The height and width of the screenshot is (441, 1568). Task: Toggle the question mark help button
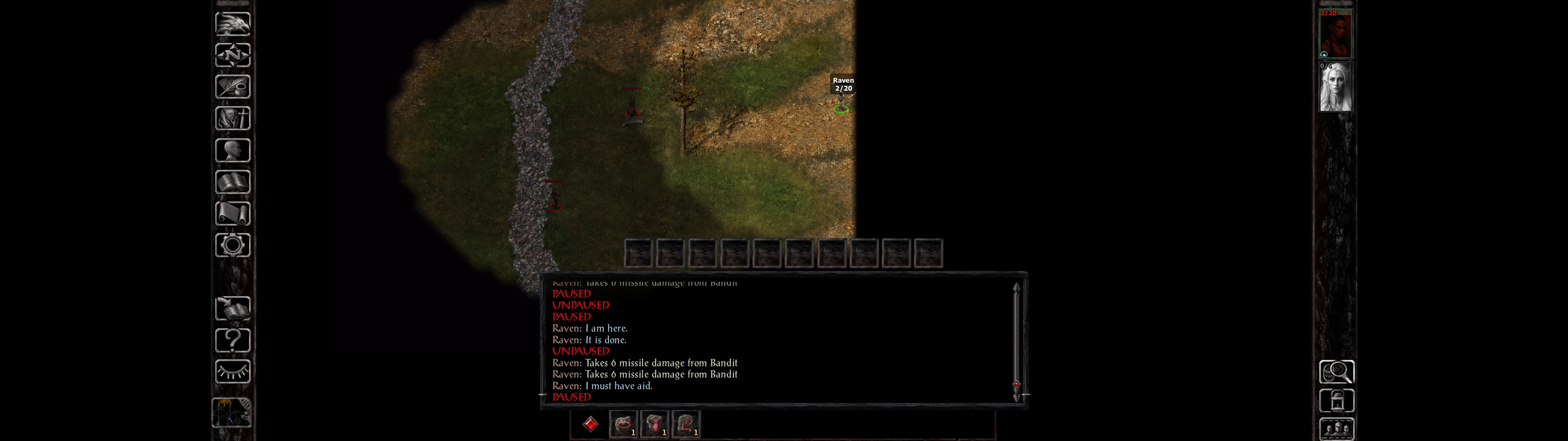tap(232, 340)
